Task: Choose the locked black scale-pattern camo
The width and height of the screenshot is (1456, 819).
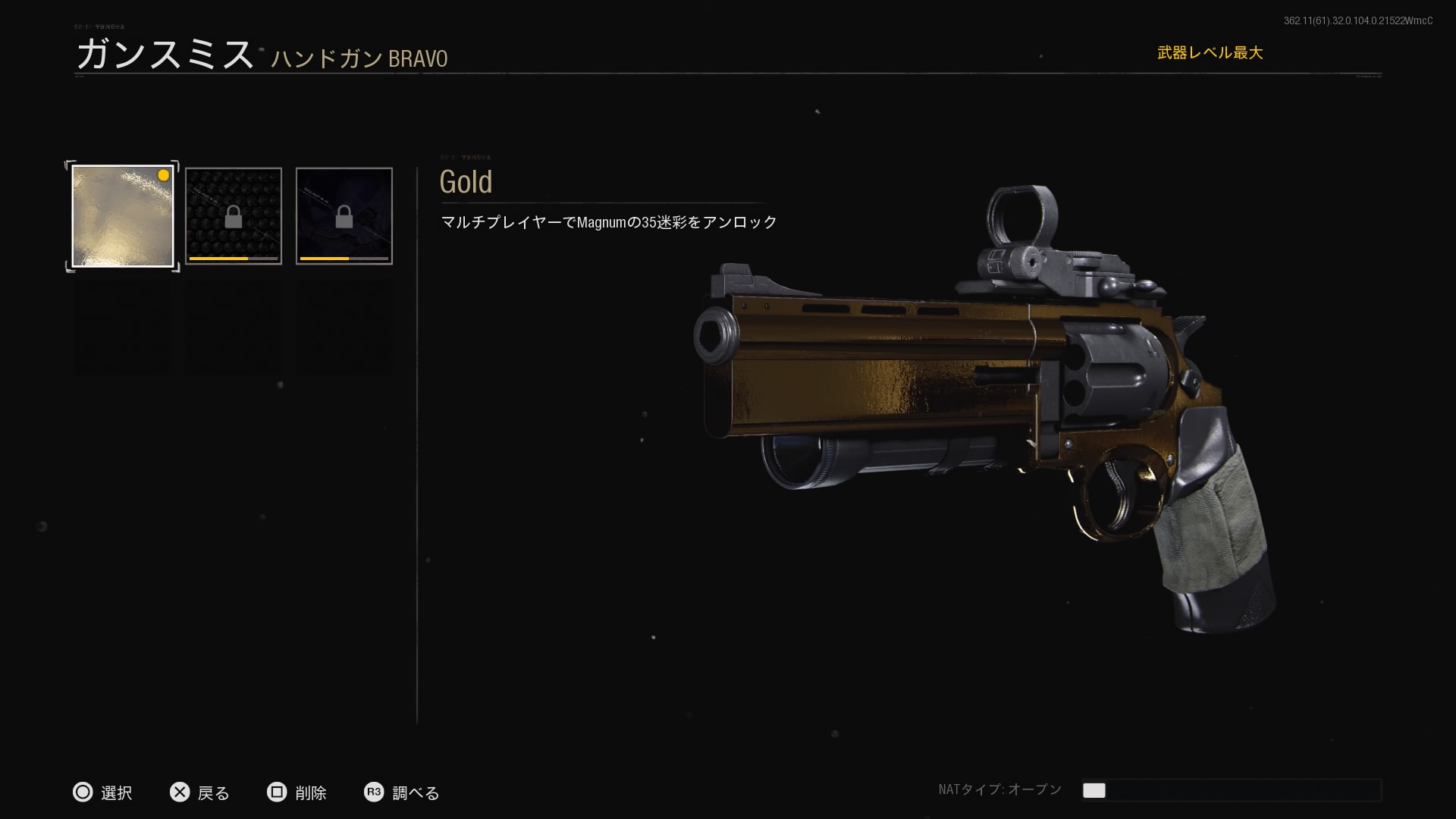Action: coord(234,216)
